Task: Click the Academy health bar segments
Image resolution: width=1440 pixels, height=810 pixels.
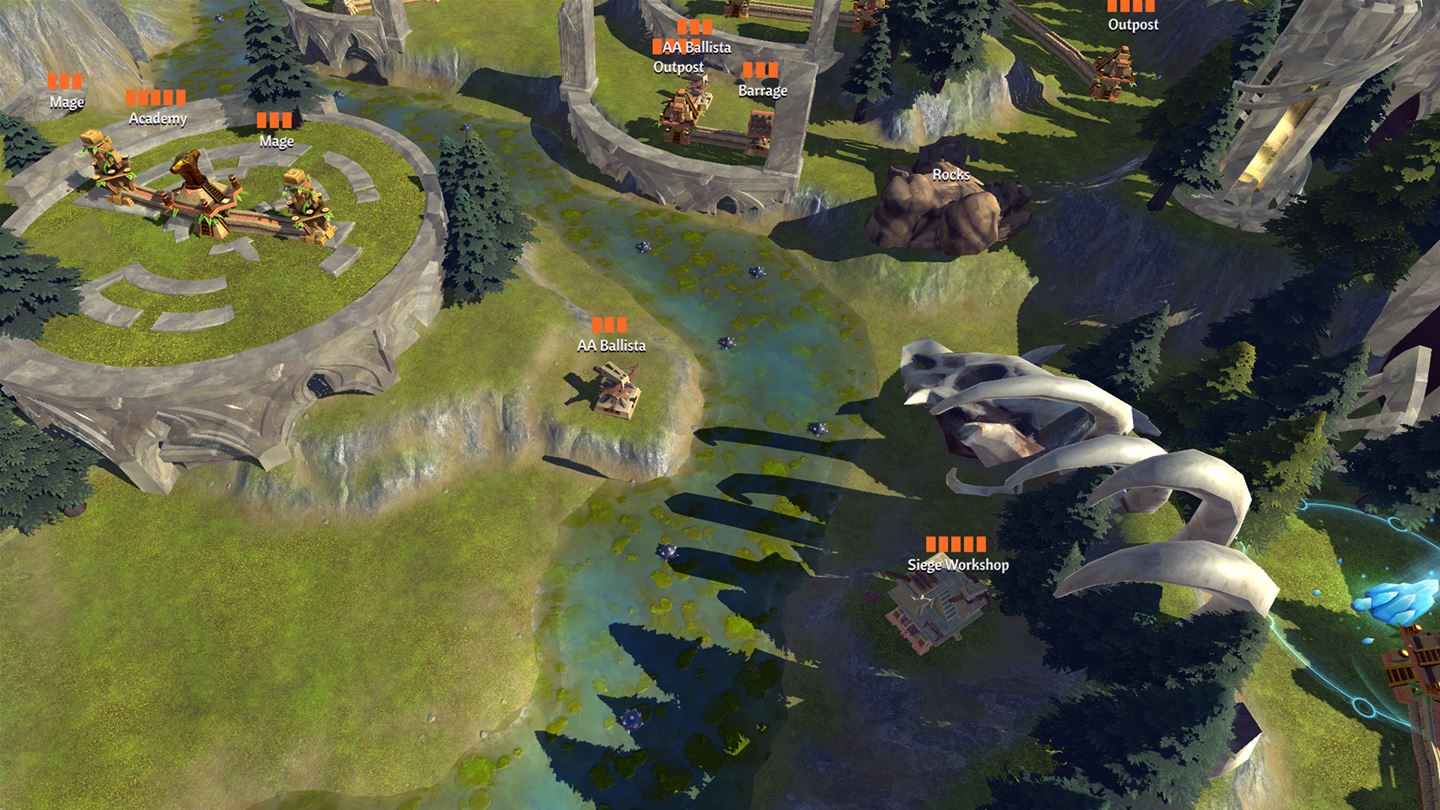Action: [x=156, y=99]
